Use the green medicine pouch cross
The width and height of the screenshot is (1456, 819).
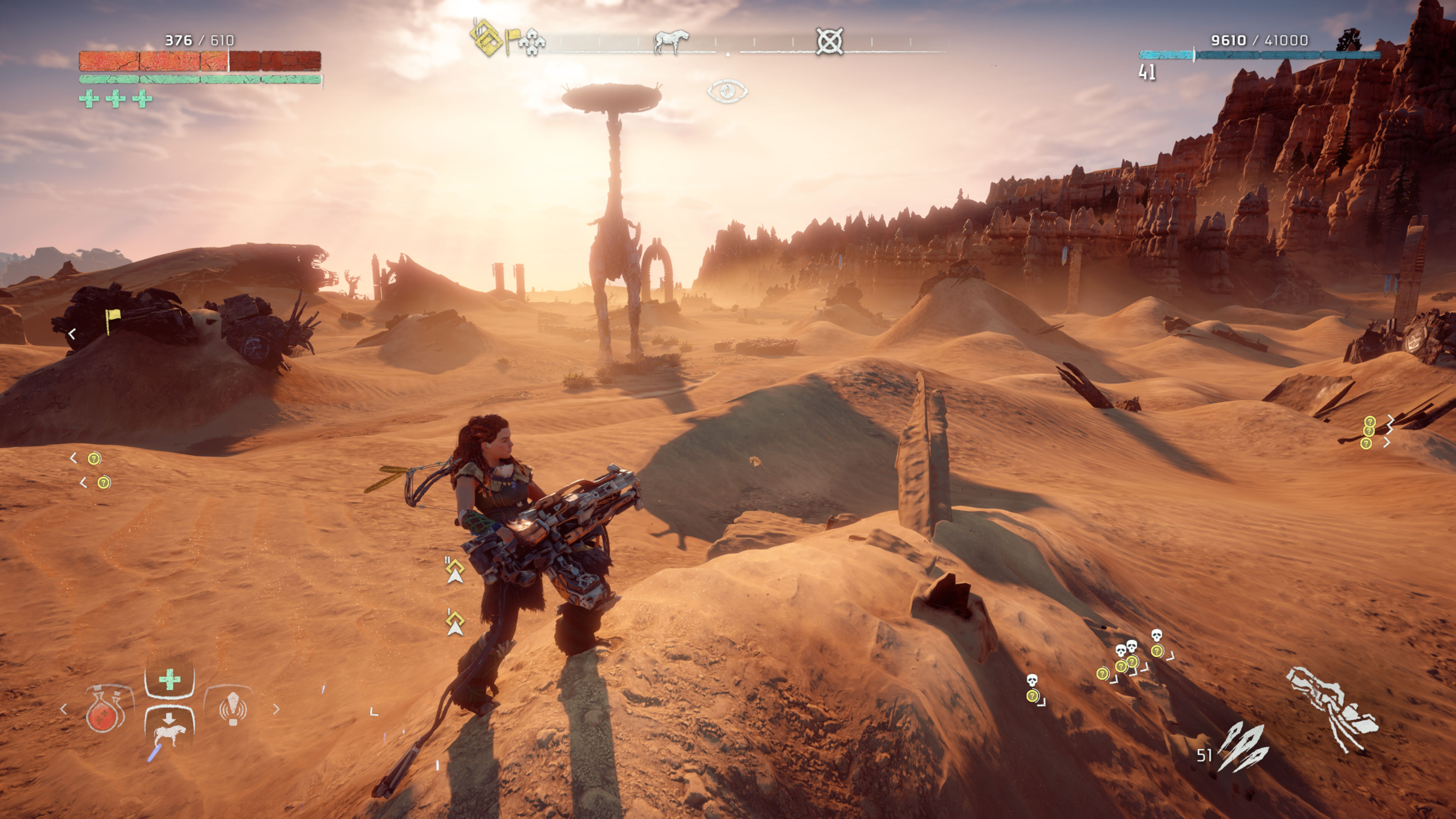169,679
